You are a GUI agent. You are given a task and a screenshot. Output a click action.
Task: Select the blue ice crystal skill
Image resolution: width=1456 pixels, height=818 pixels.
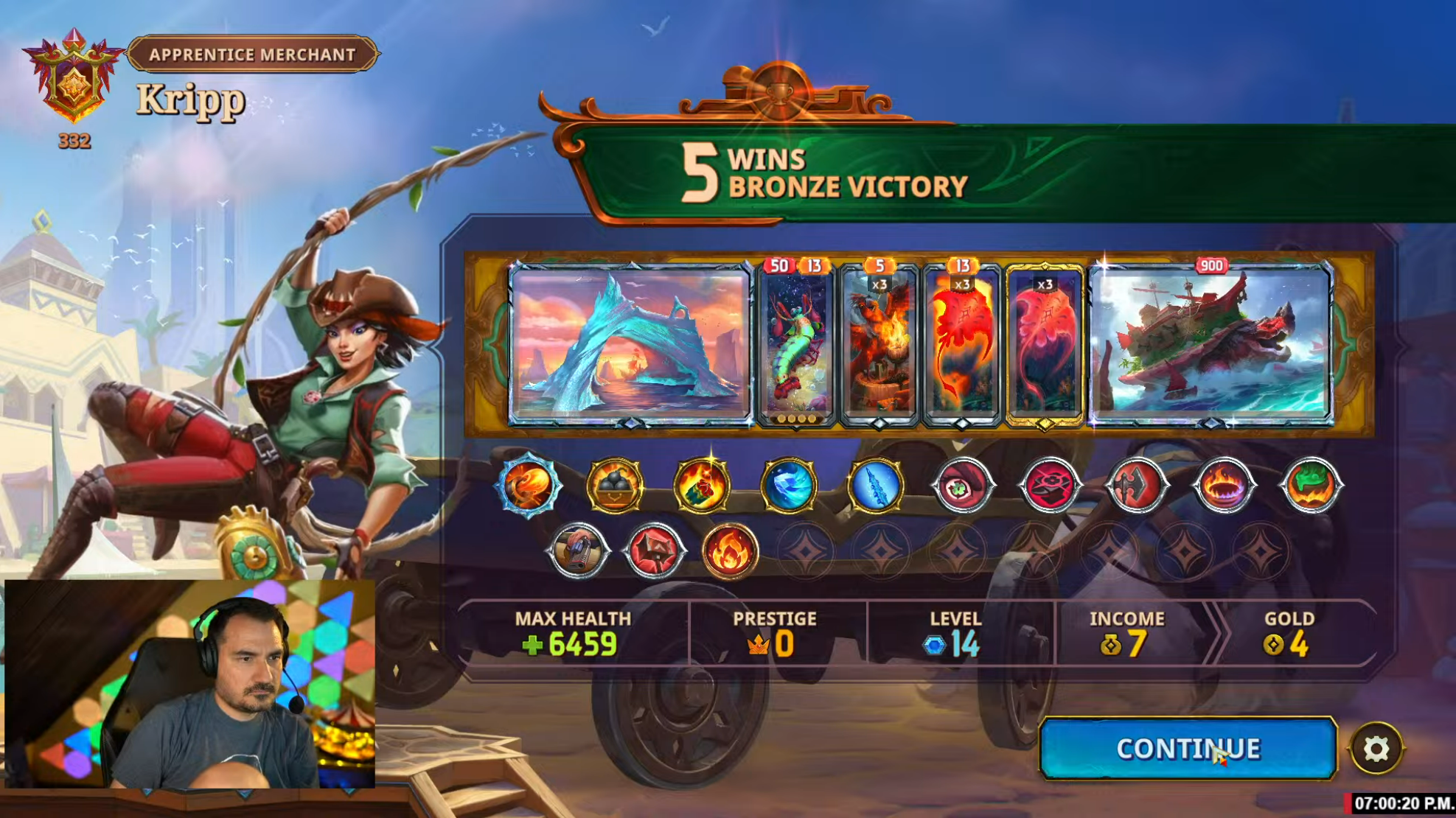pyautogui.click(x=788, y=486)
